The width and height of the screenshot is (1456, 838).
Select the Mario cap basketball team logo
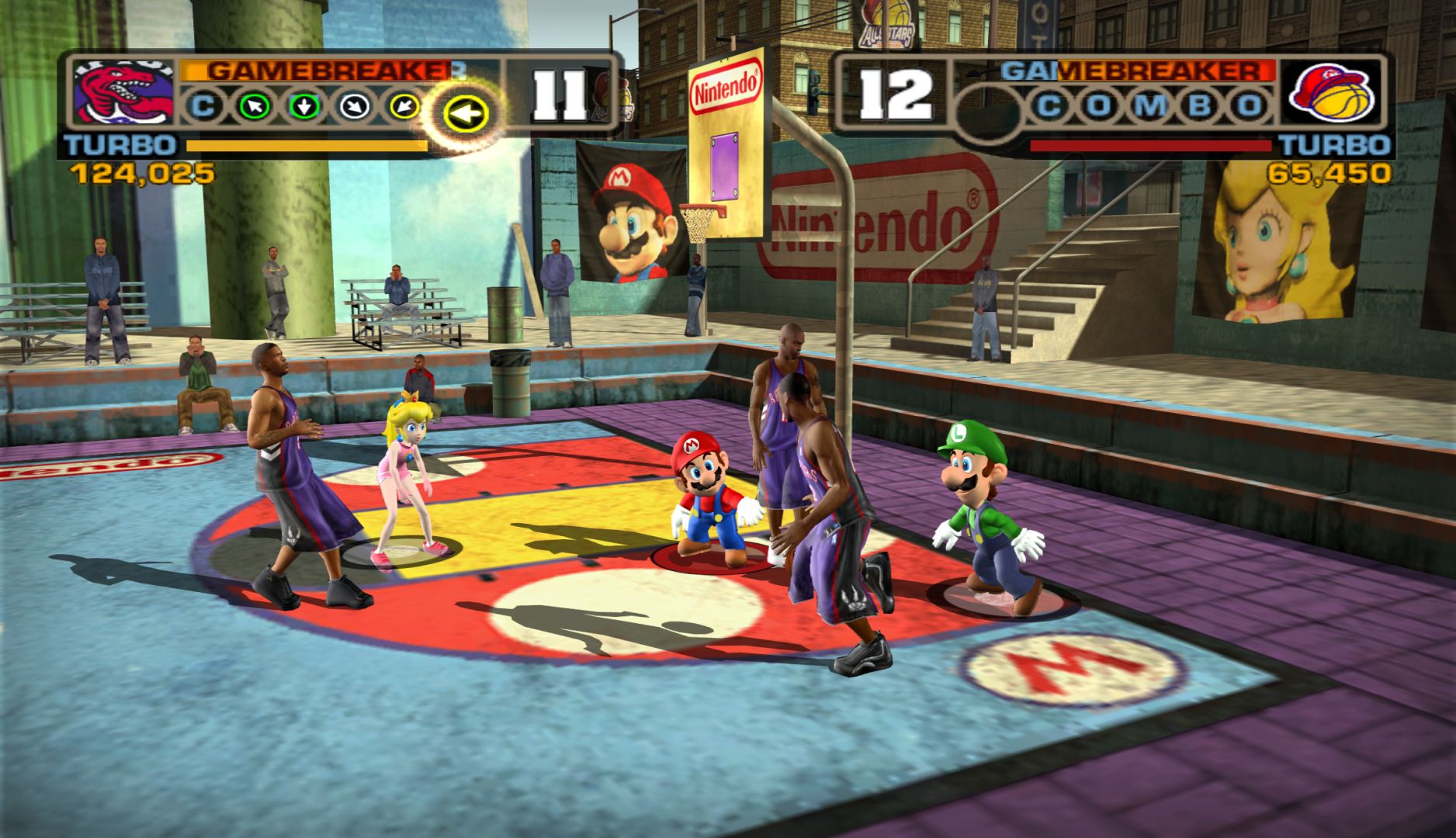tap(1331, 93)
